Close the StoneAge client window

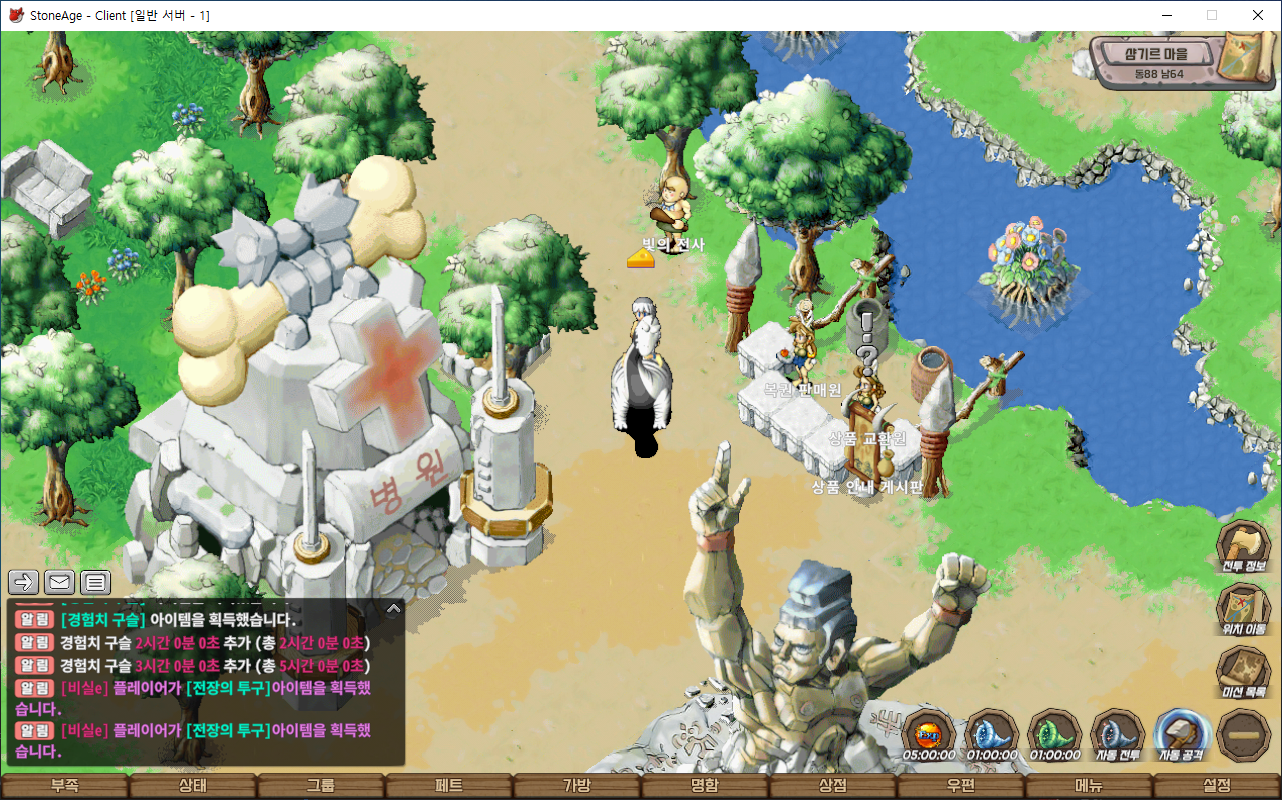[1258, 15]
